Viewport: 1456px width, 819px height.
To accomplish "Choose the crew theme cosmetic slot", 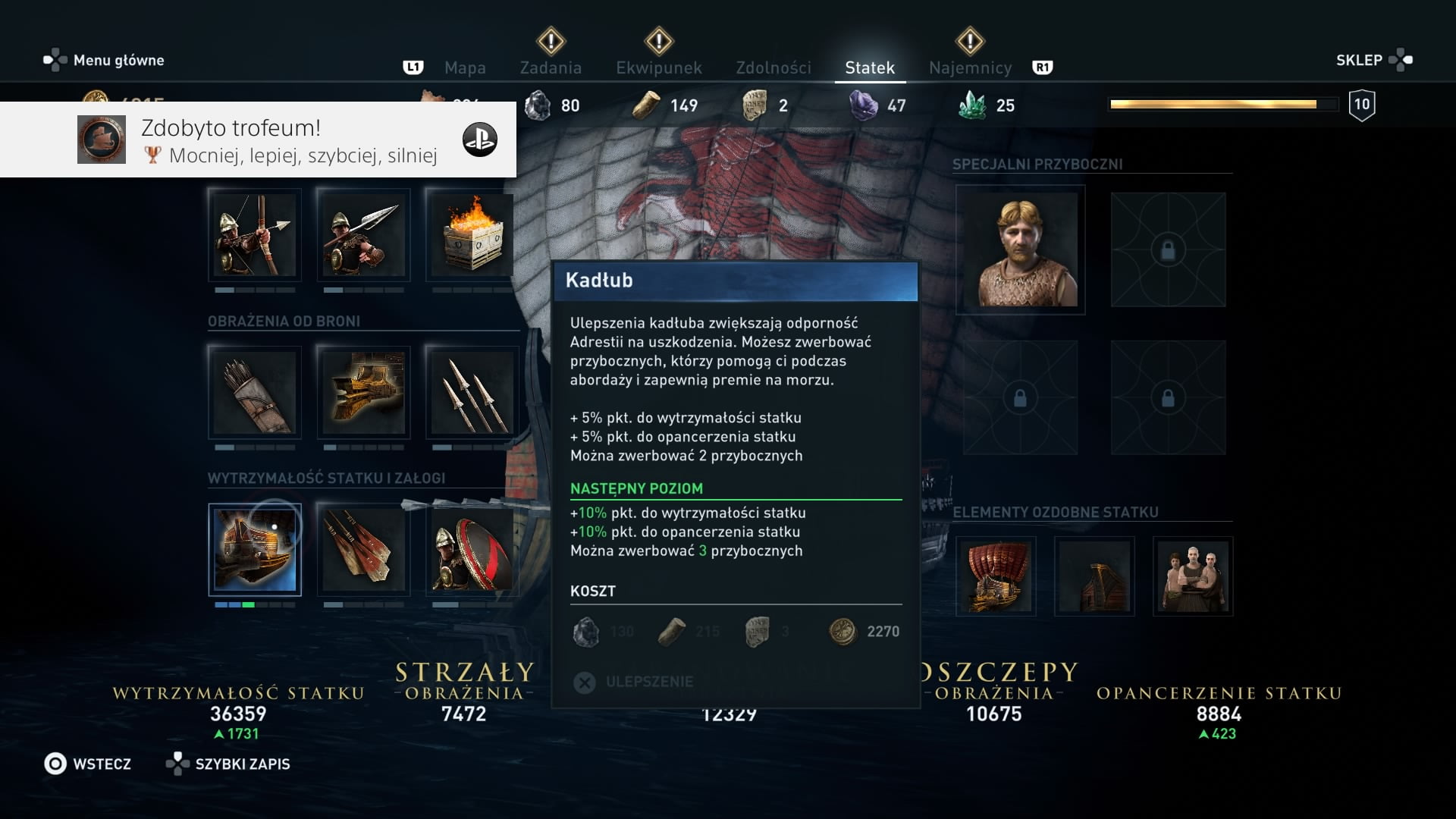I will pyautogui.click(x=1193, y=576).
